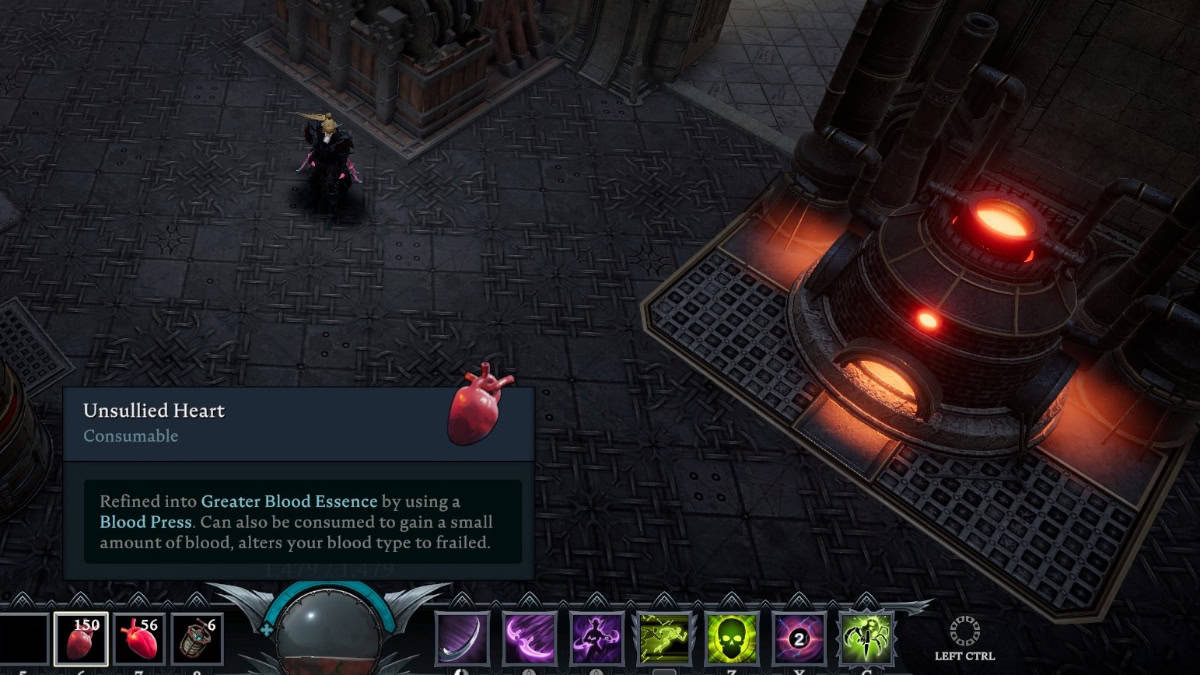Use the purple double-blade sweep ability

[530, 639]
